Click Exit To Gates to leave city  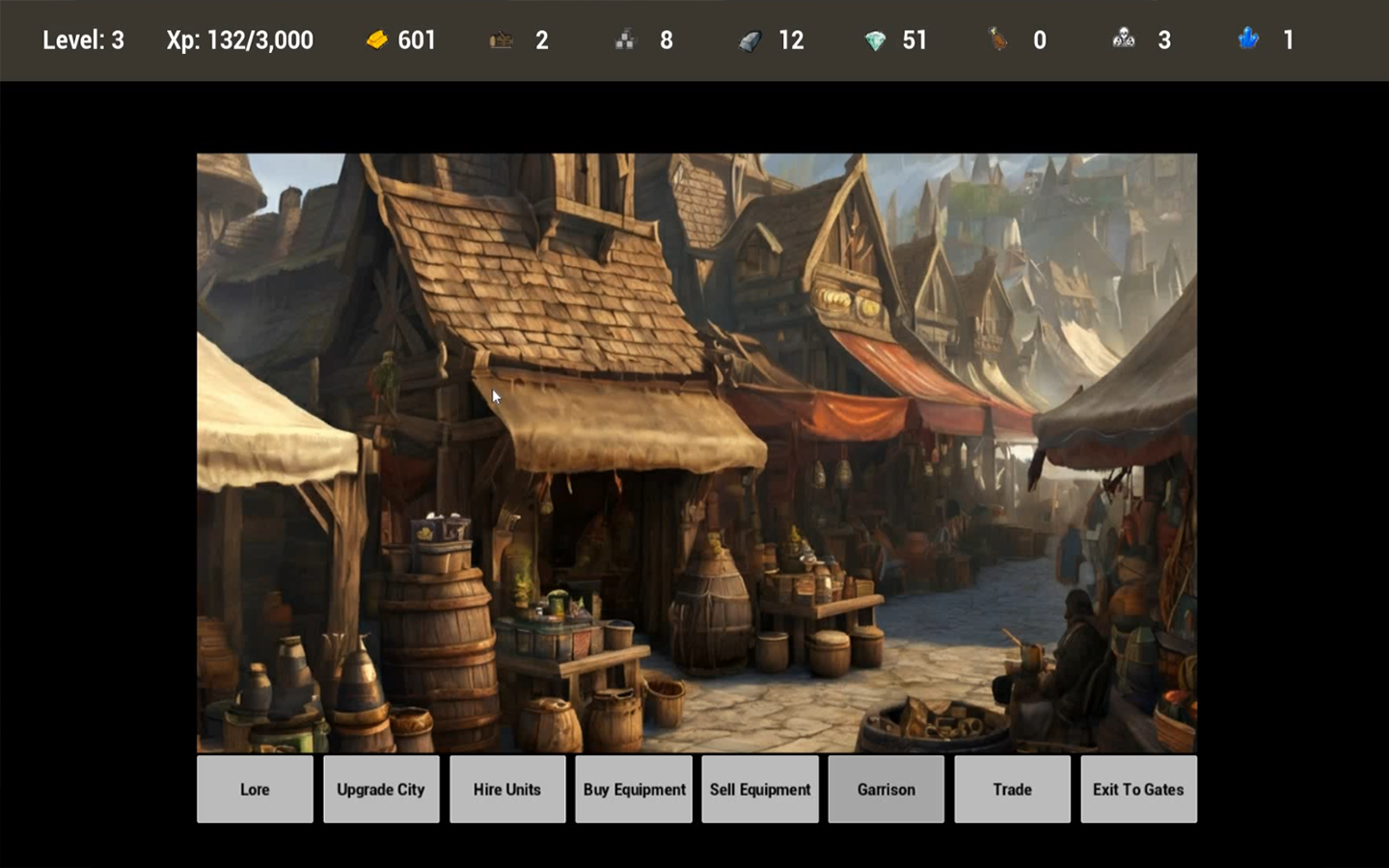pyautogui.click(x=1138, y=789)
